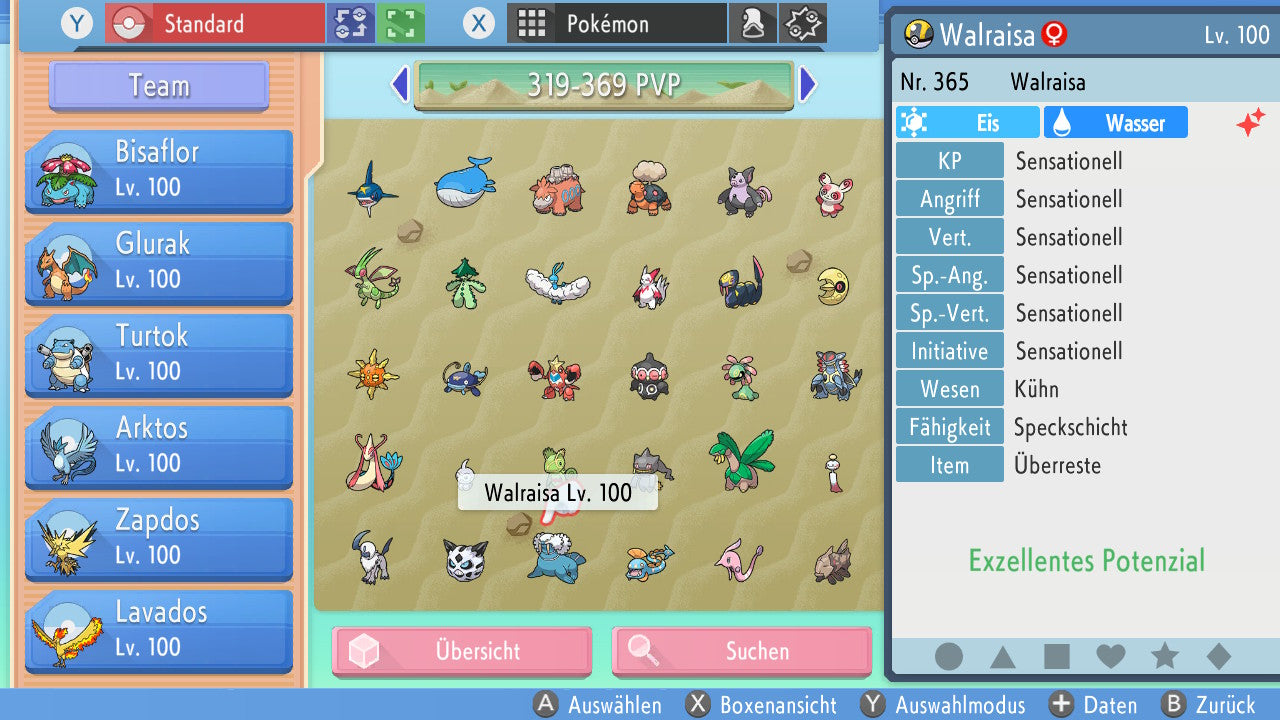Open the Pokémon view dropdown
This screenshot has width=1280, height=720.
616,22
